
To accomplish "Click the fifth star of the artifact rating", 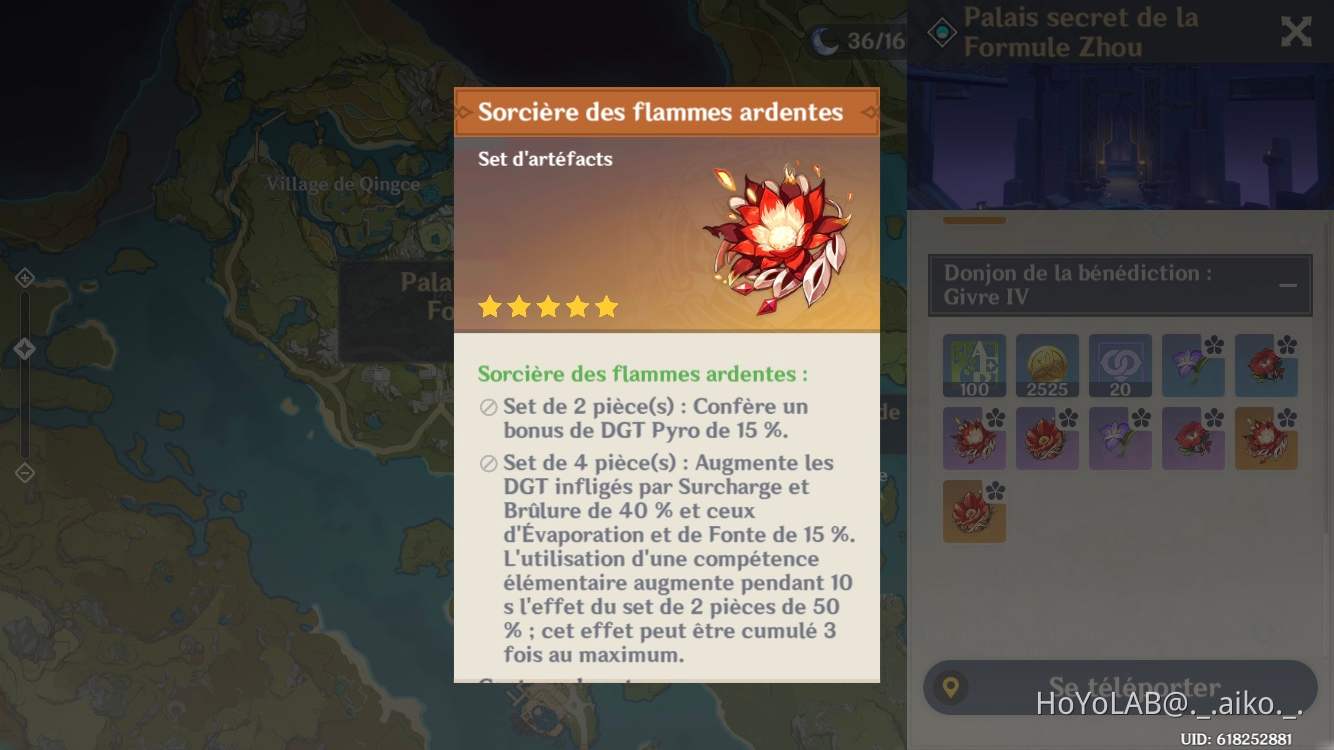I will coord(609,306).
